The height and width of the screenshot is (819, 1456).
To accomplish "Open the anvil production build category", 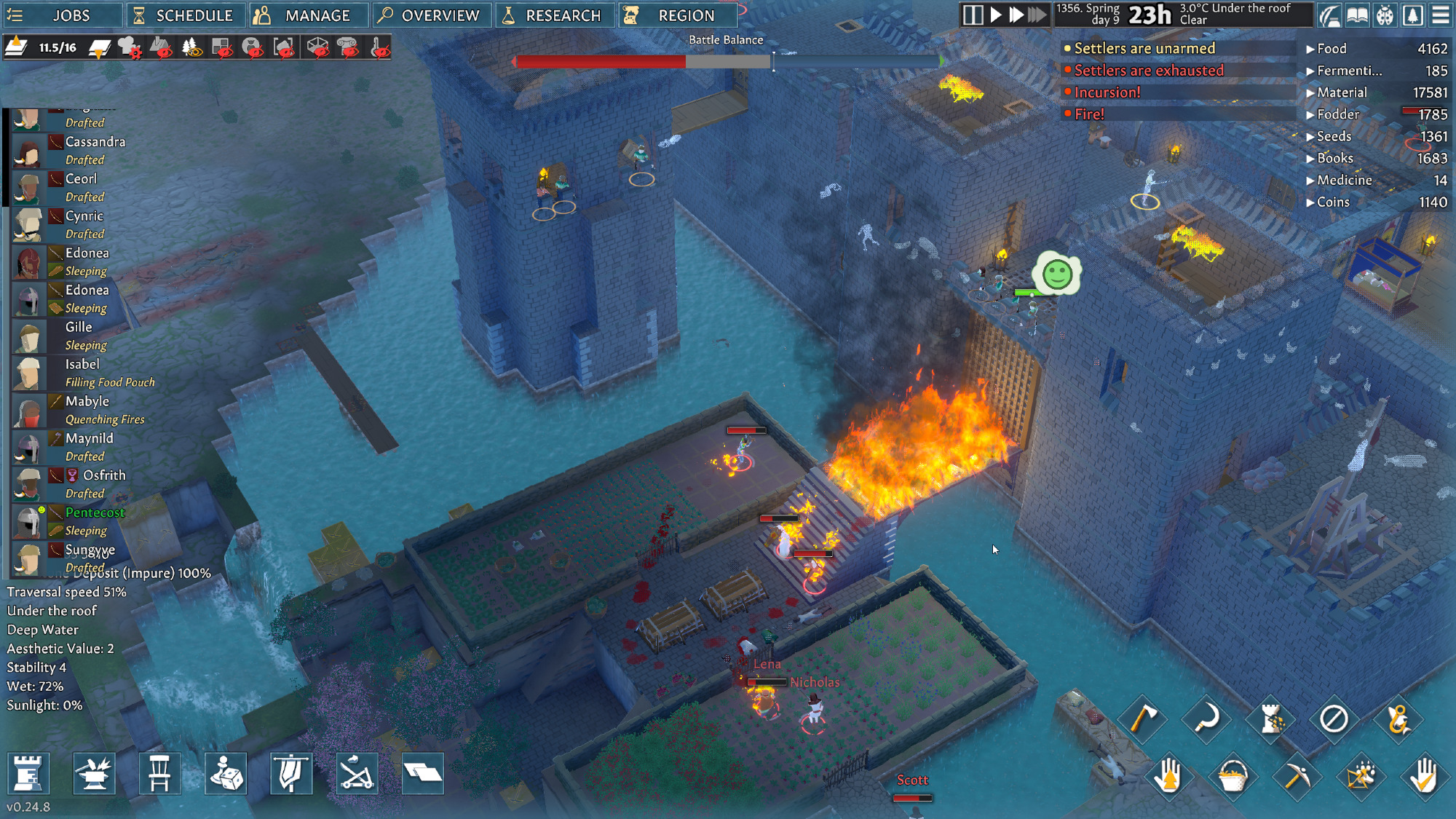I will coord(94,773).
